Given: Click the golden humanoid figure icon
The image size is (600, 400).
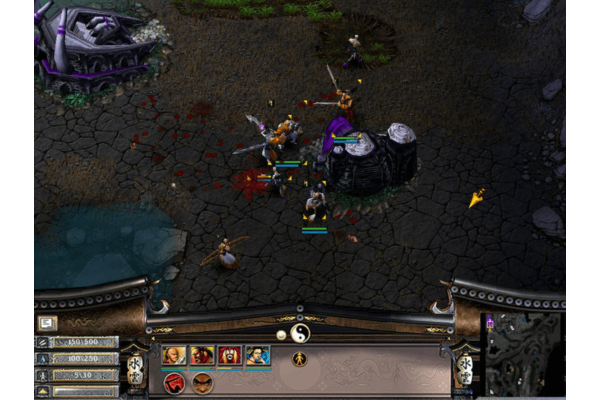Looking at the screenshot, I should point(299,359).
